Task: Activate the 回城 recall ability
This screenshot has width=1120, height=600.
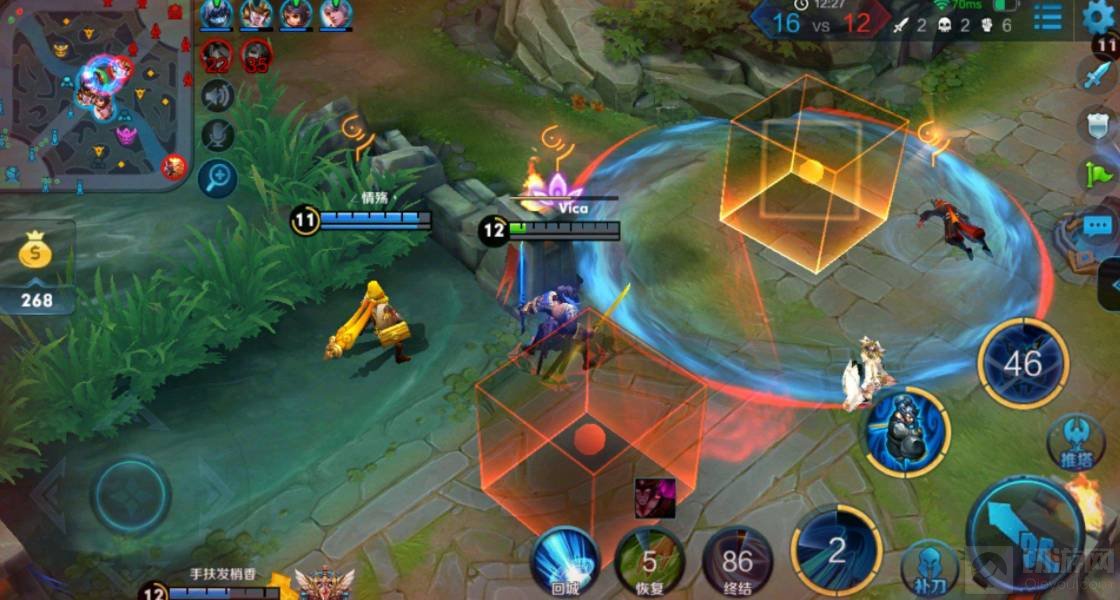Action: [x=565, y=561]
